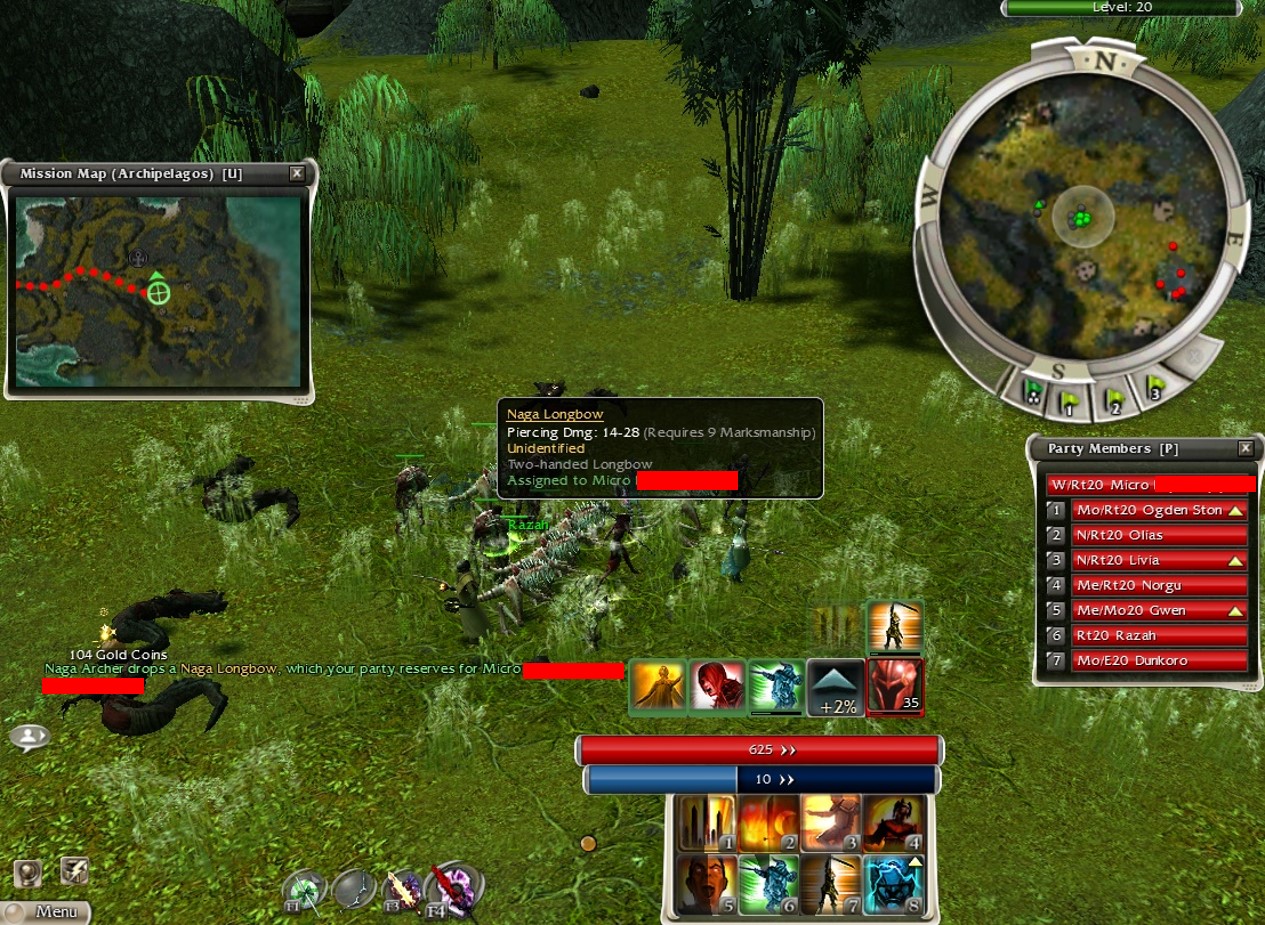Activate hero flag 1 under the compass
This screenshot has width=1265, height=925.
coord(1071,400)
